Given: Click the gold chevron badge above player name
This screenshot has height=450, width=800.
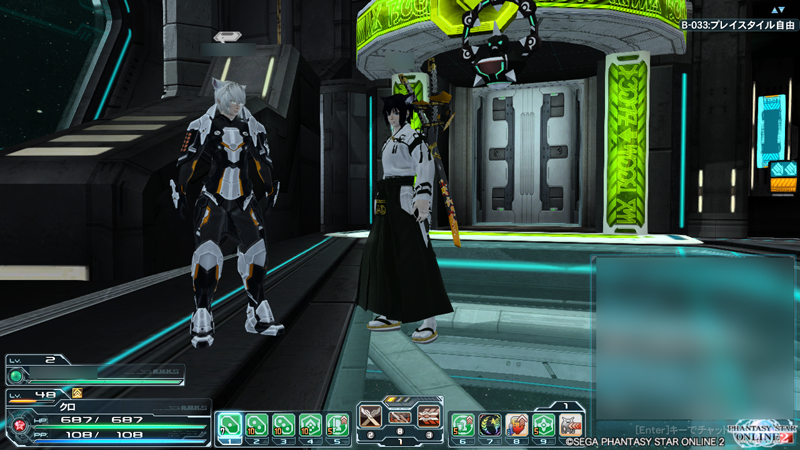Looking at the screenshot, I should [77, 394].
